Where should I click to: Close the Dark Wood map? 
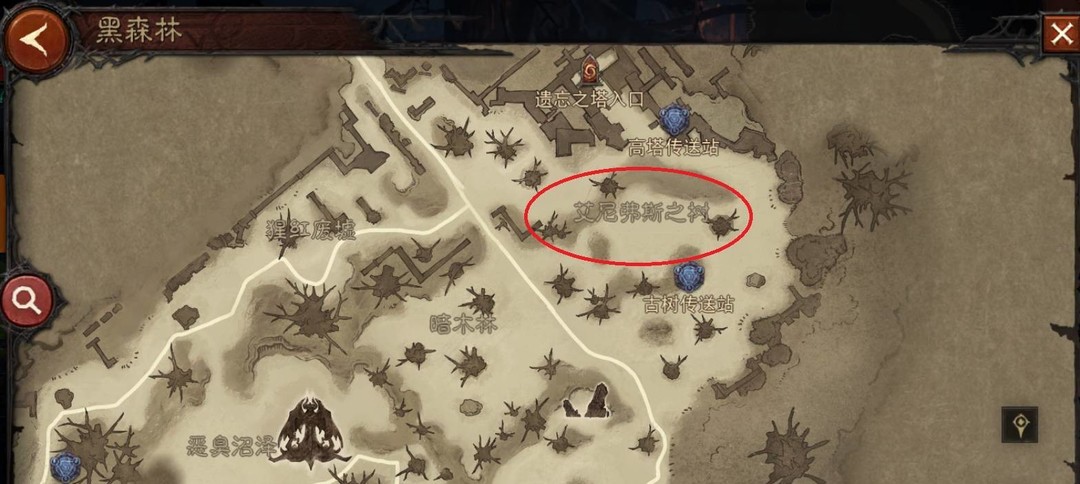tap(1059, 34)
